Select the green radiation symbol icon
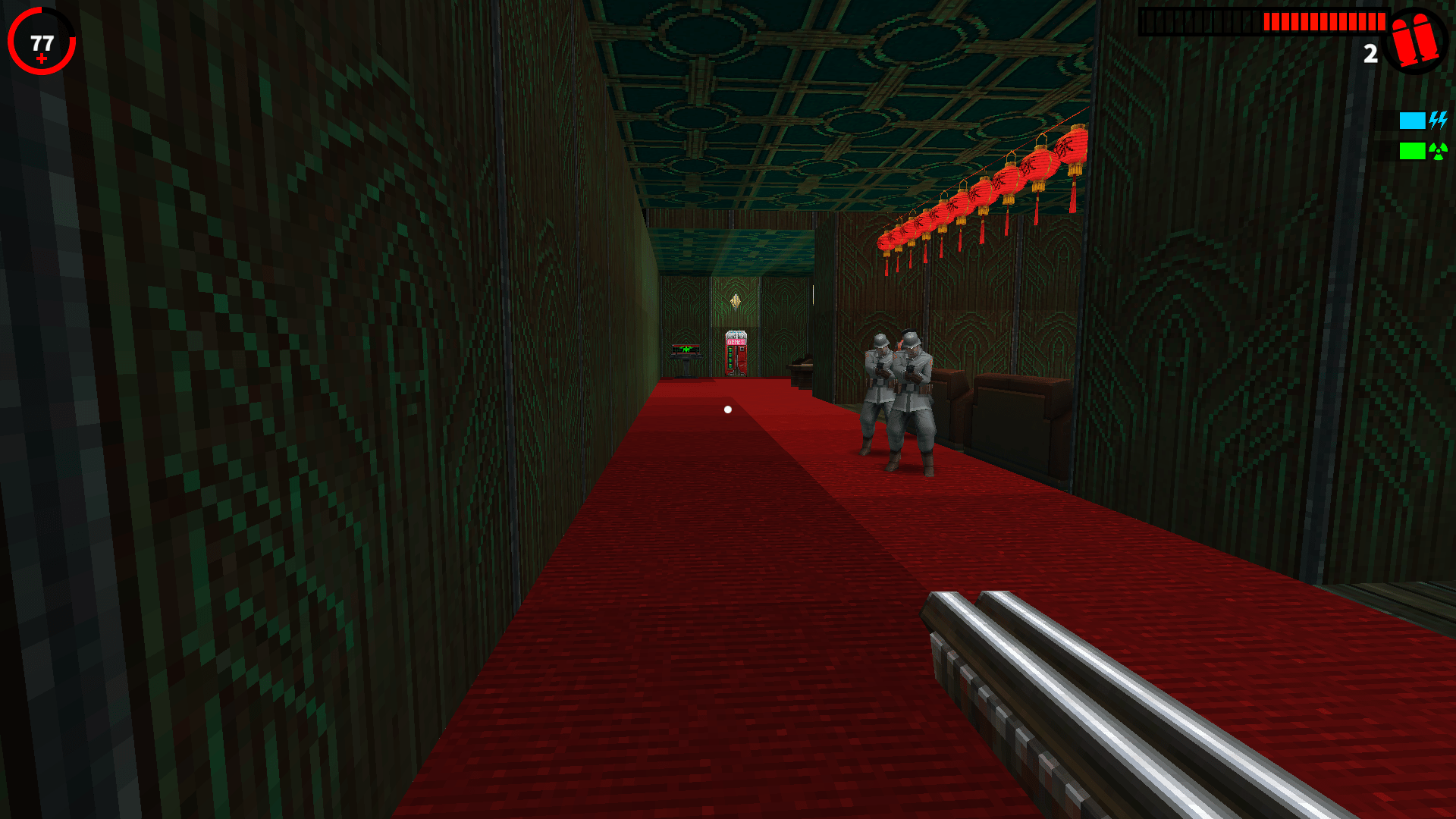 1438,151
